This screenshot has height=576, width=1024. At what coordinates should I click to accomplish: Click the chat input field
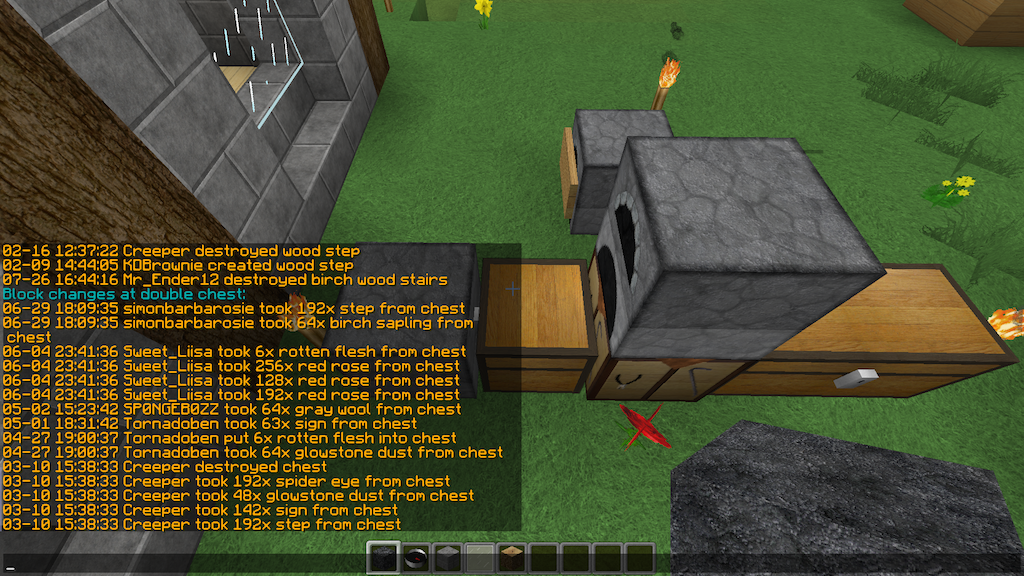180,565
